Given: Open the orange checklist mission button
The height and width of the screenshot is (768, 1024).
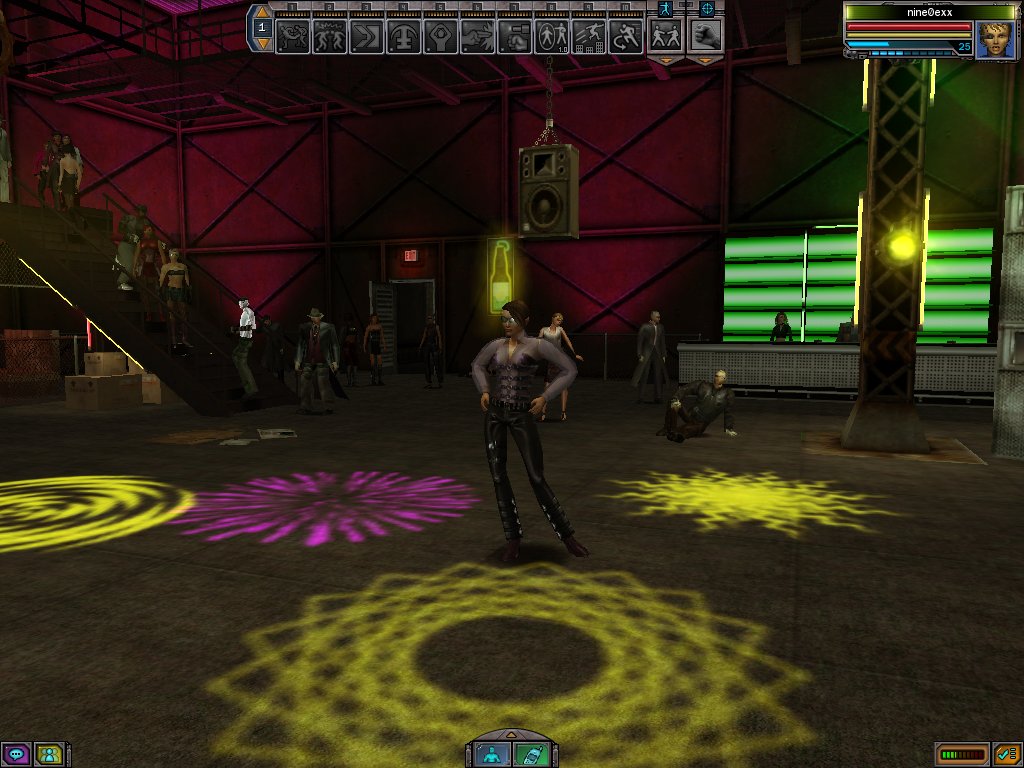Looking at the screenshot, I should 1006,754.
